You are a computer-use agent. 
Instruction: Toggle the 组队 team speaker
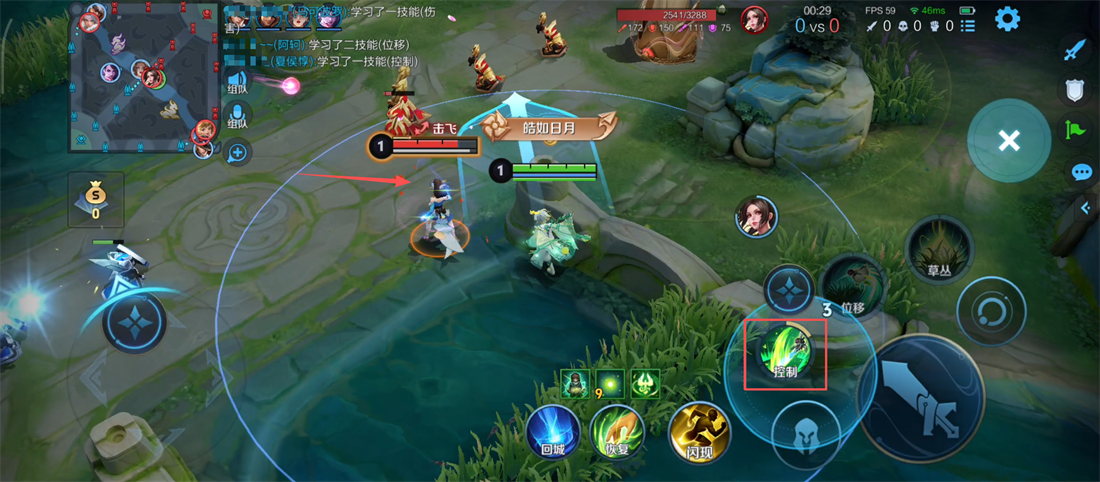tap(237, 84)
